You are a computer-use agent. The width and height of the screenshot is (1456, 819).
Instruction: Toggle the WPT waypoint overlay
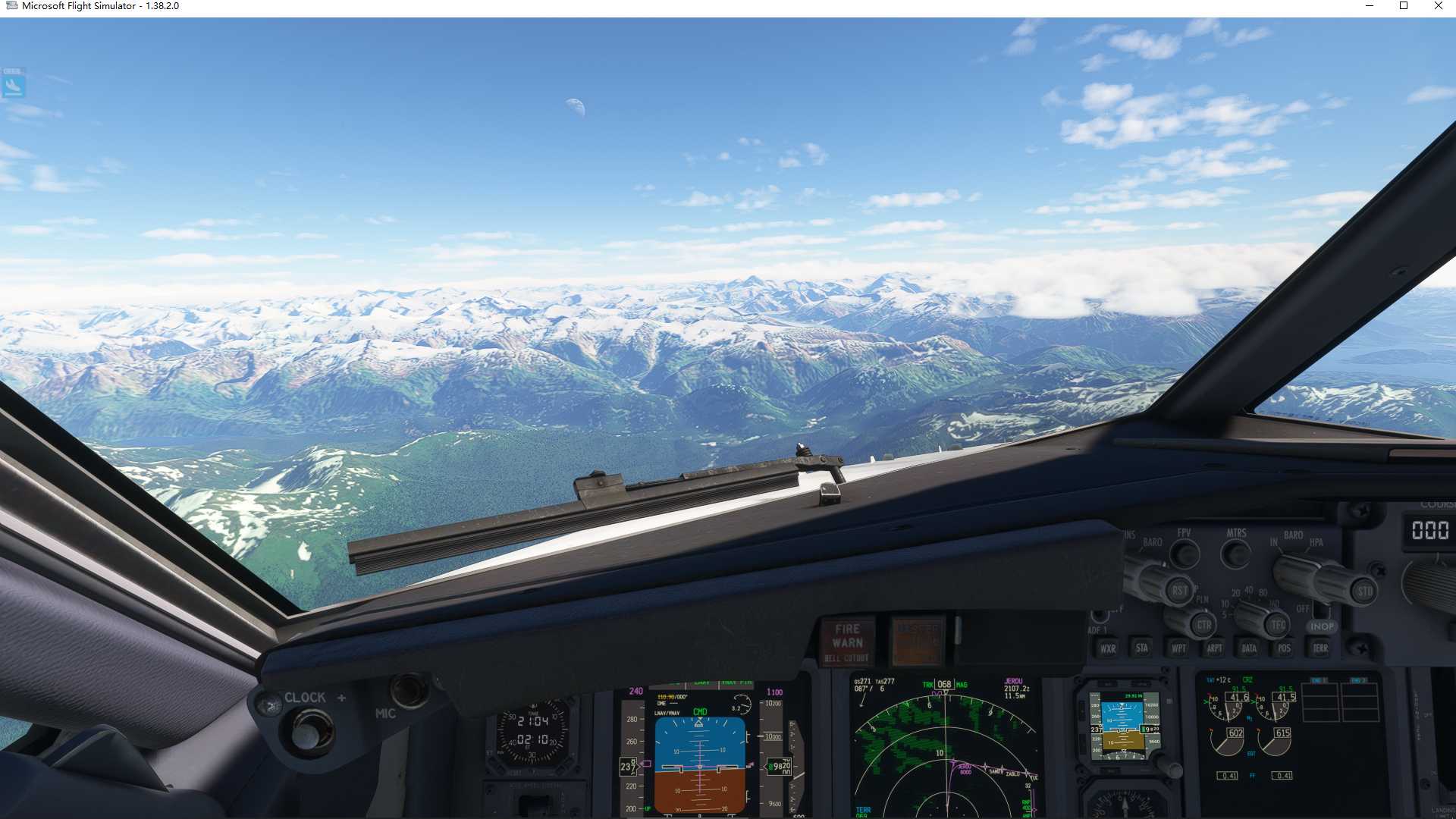click(x=1179, y=648)
